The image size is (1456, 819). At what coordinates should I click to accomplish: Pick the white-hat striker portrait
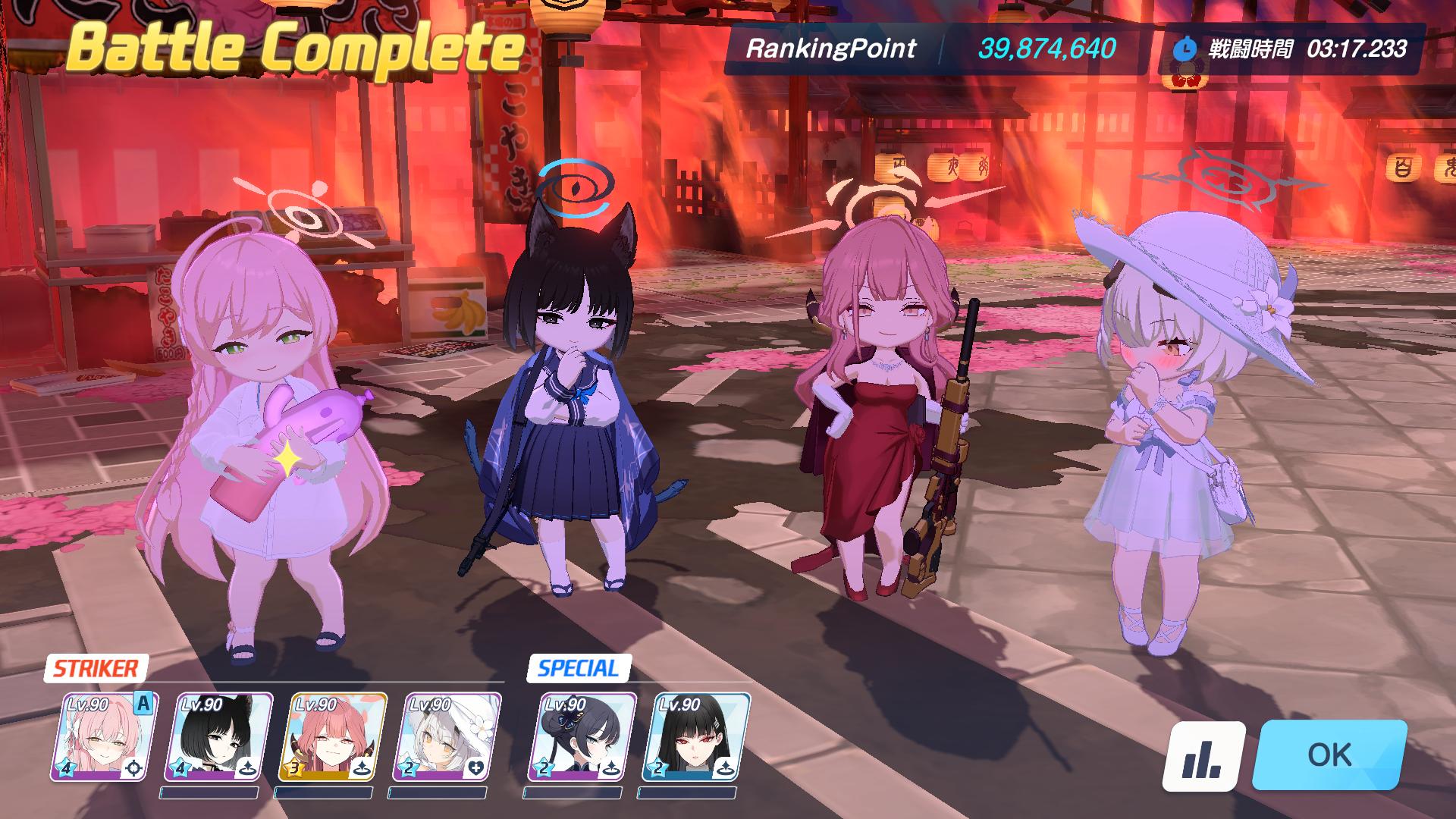coord(445,737)
